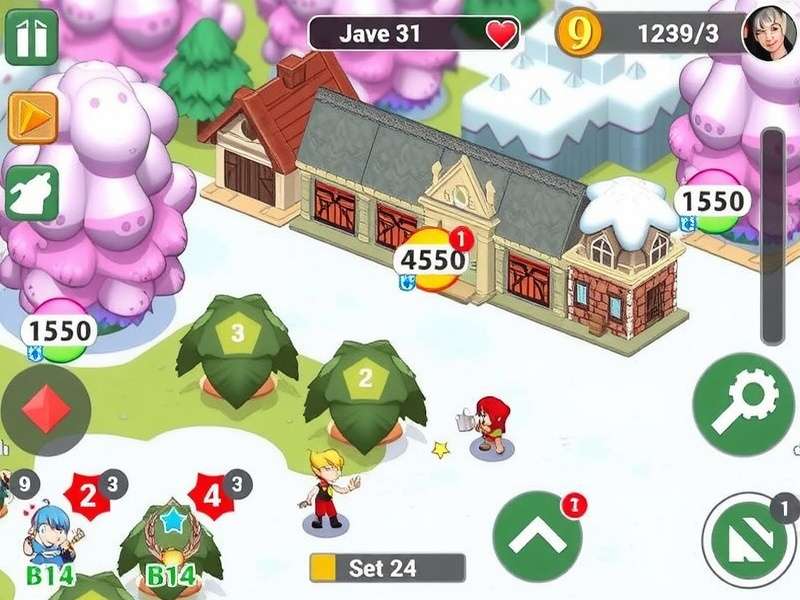This screenshot has height=600, width=800.
Task: Select the blue-haired B14 character portrait
Action: pyautogui.click(x=50, y=540)
